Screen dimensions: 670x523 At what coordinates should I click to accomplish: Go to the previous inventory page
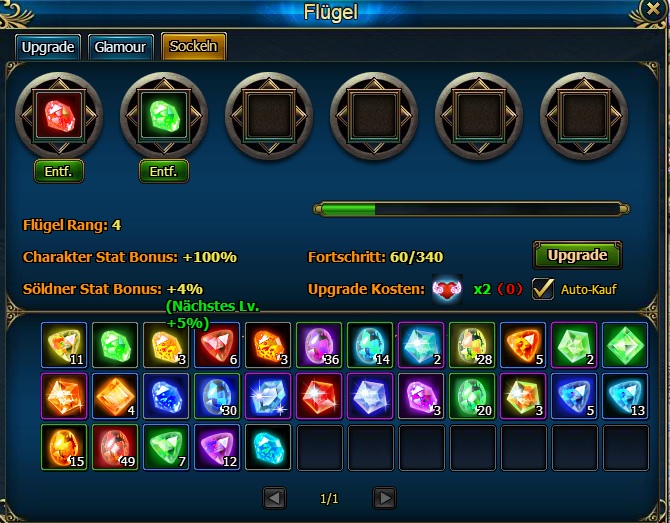pyautogui.click(x=275, y=497)
